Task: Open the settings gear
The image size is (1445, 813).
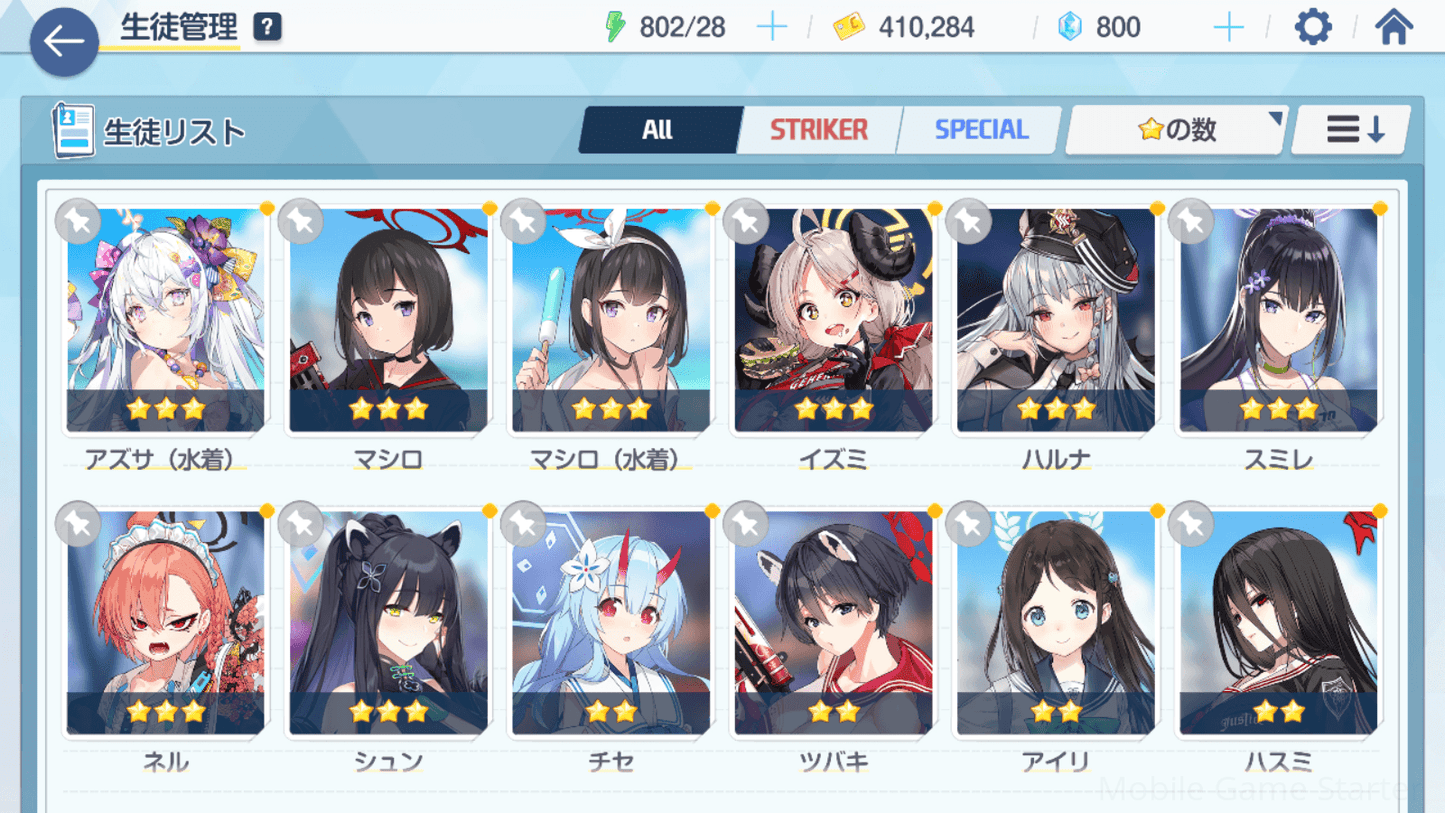Action: click(1312, 27)
